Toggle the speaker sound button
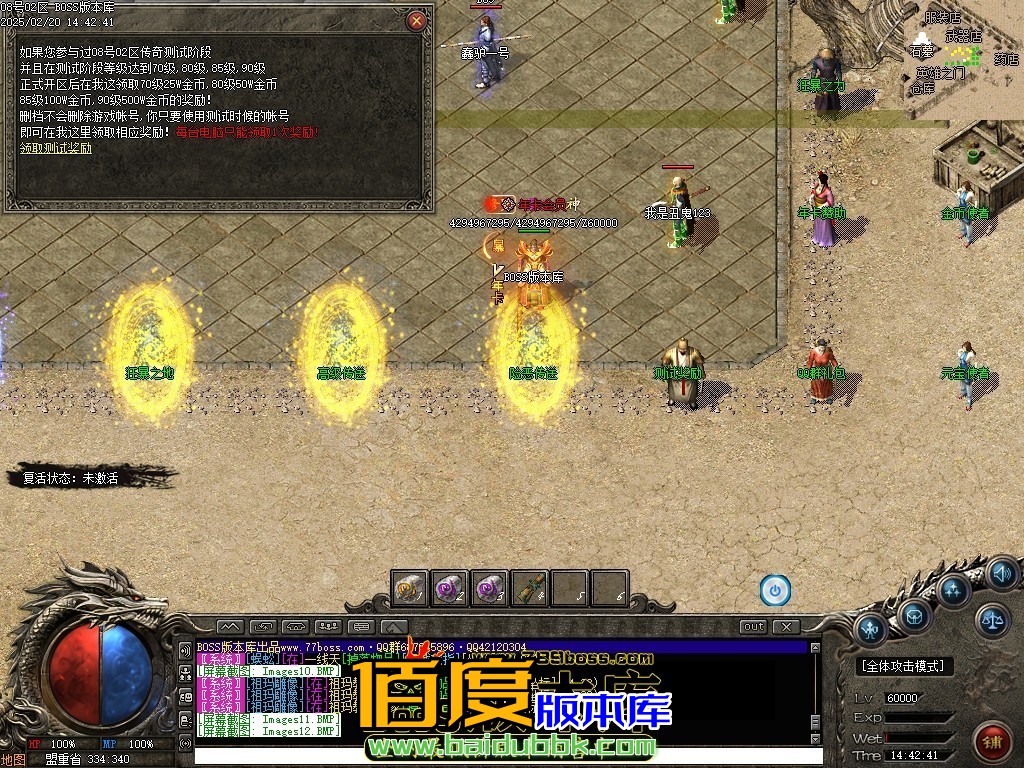This screenshot has height=768, width=1024. pyautogui.click(x=1001, y=573)
